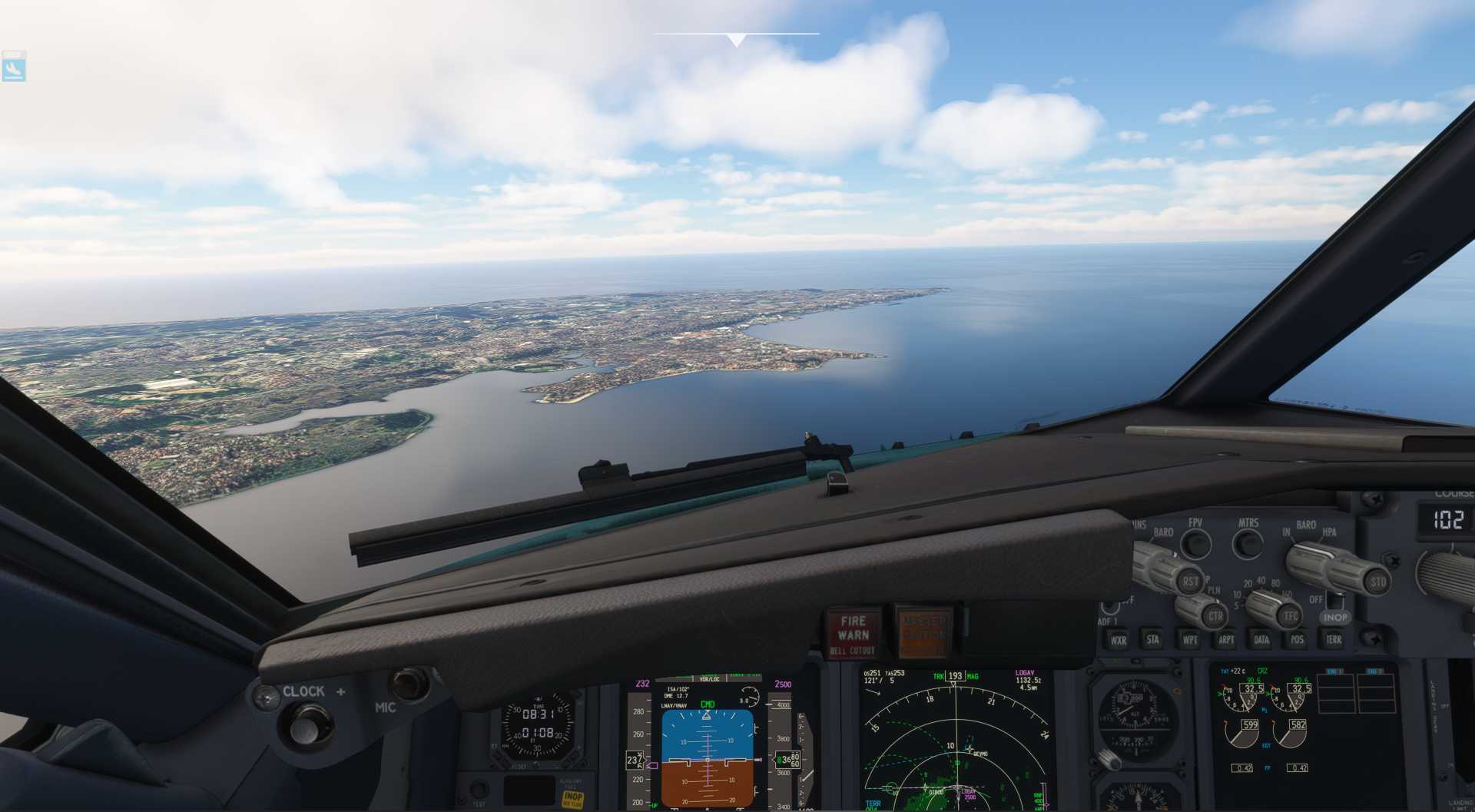Toggle the MTRS meters button
This screenshot has height=812, width=1475.
click(1248, 544)
